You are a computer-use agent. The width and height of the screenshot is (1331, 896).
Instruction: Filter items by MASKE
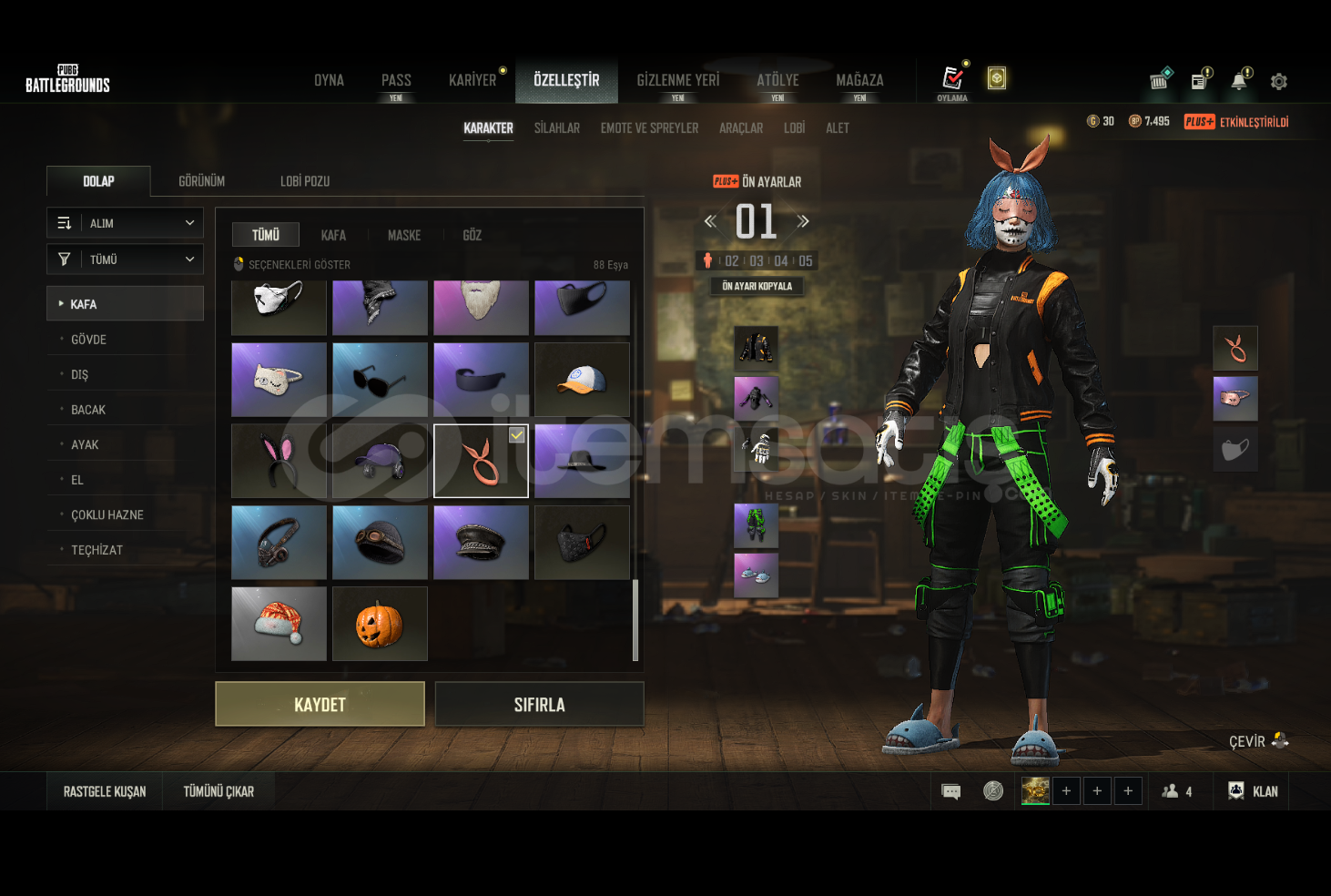tap(404, 235)
